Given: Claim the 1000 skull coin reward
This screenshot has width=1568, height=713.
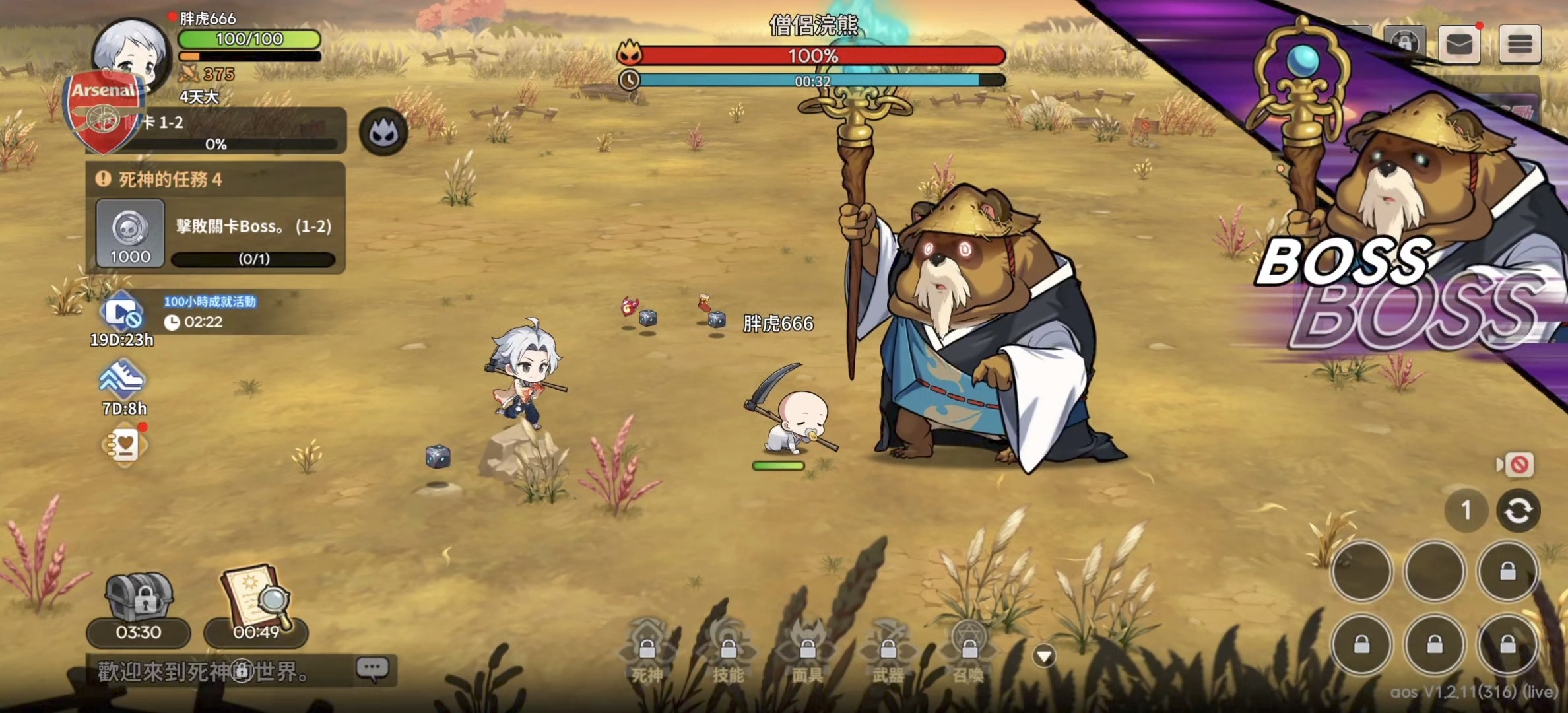Looking at the screenshot, I should (x=130, y=233).
